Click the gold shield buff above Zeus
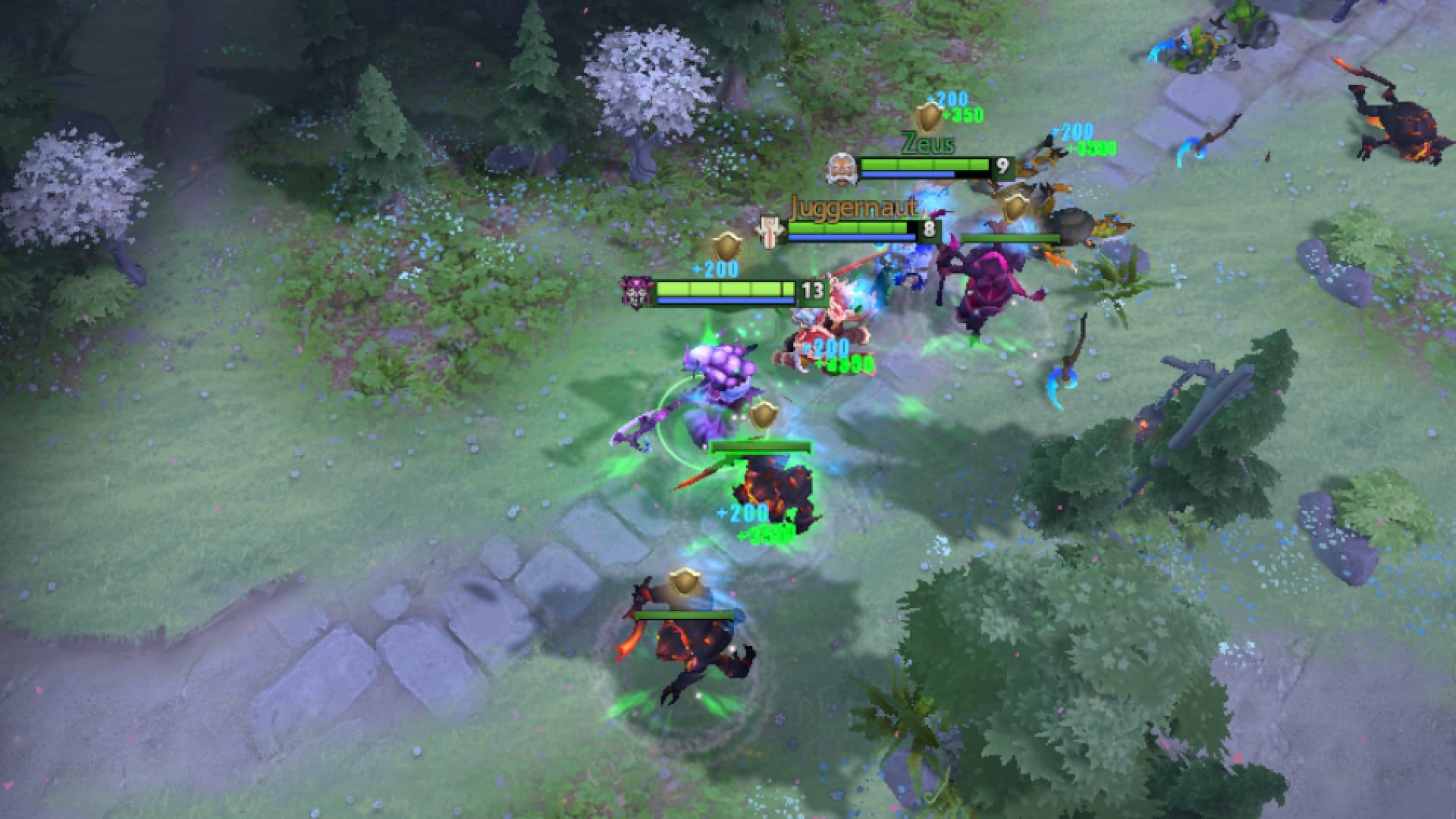The height and width of the screenshot is (819, 1456). point(928,117)
